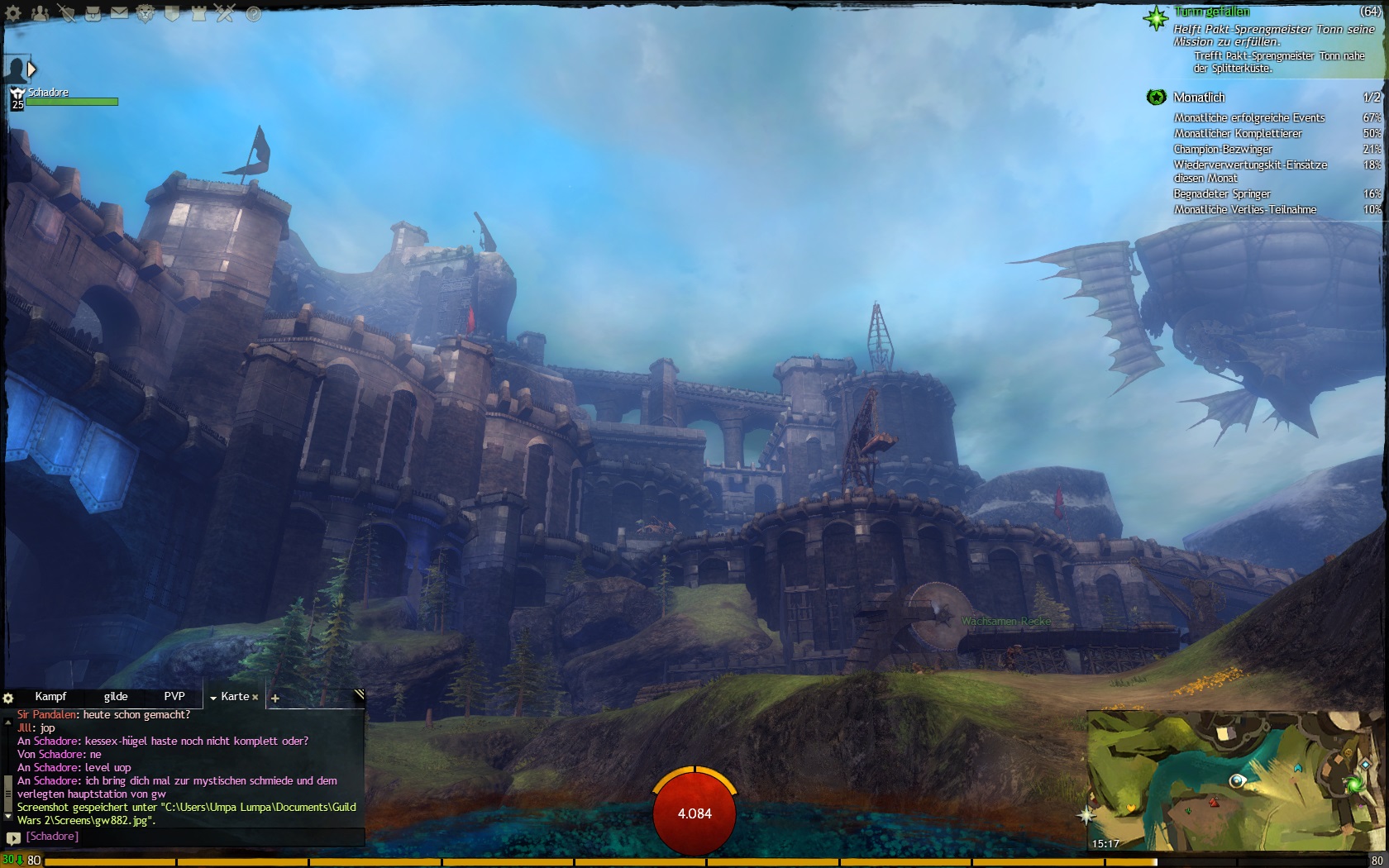Open the lion head trading post icon
The image size is (1389, 868).
click(x=146, y=13)
